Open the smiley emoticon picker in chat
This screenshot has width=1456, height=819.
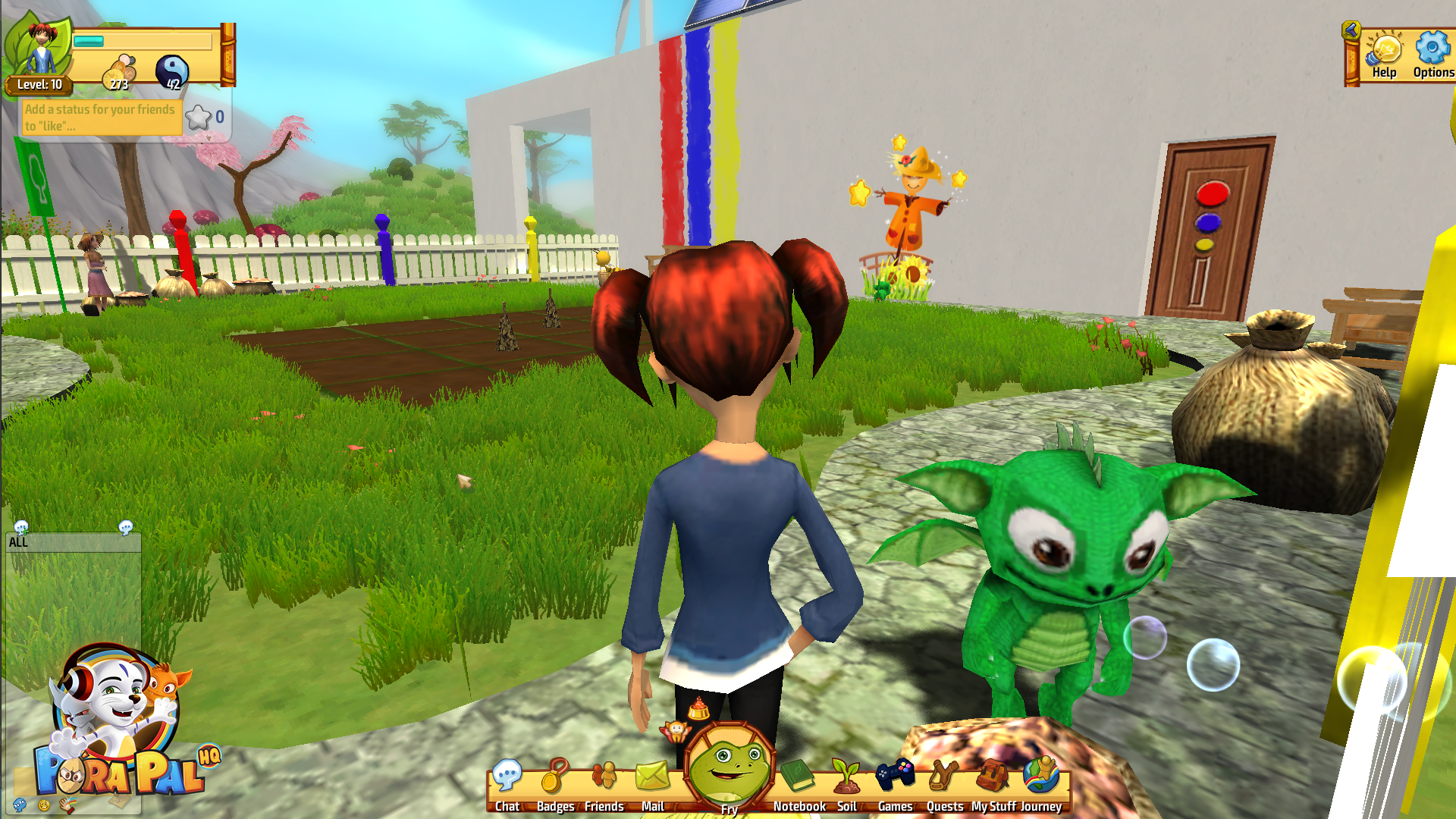coord(43,805)
